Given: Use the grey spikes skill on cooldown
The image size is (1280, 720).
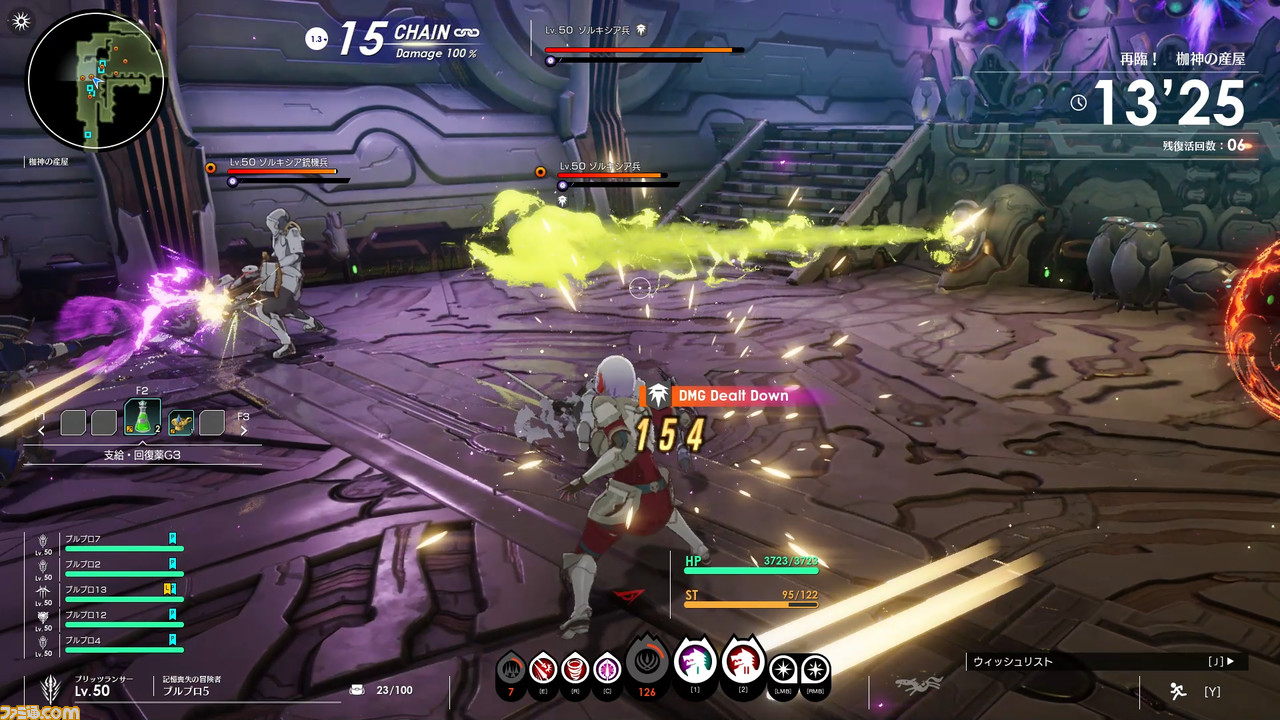Looking at the screenshot, I should (x=511, y=666).
